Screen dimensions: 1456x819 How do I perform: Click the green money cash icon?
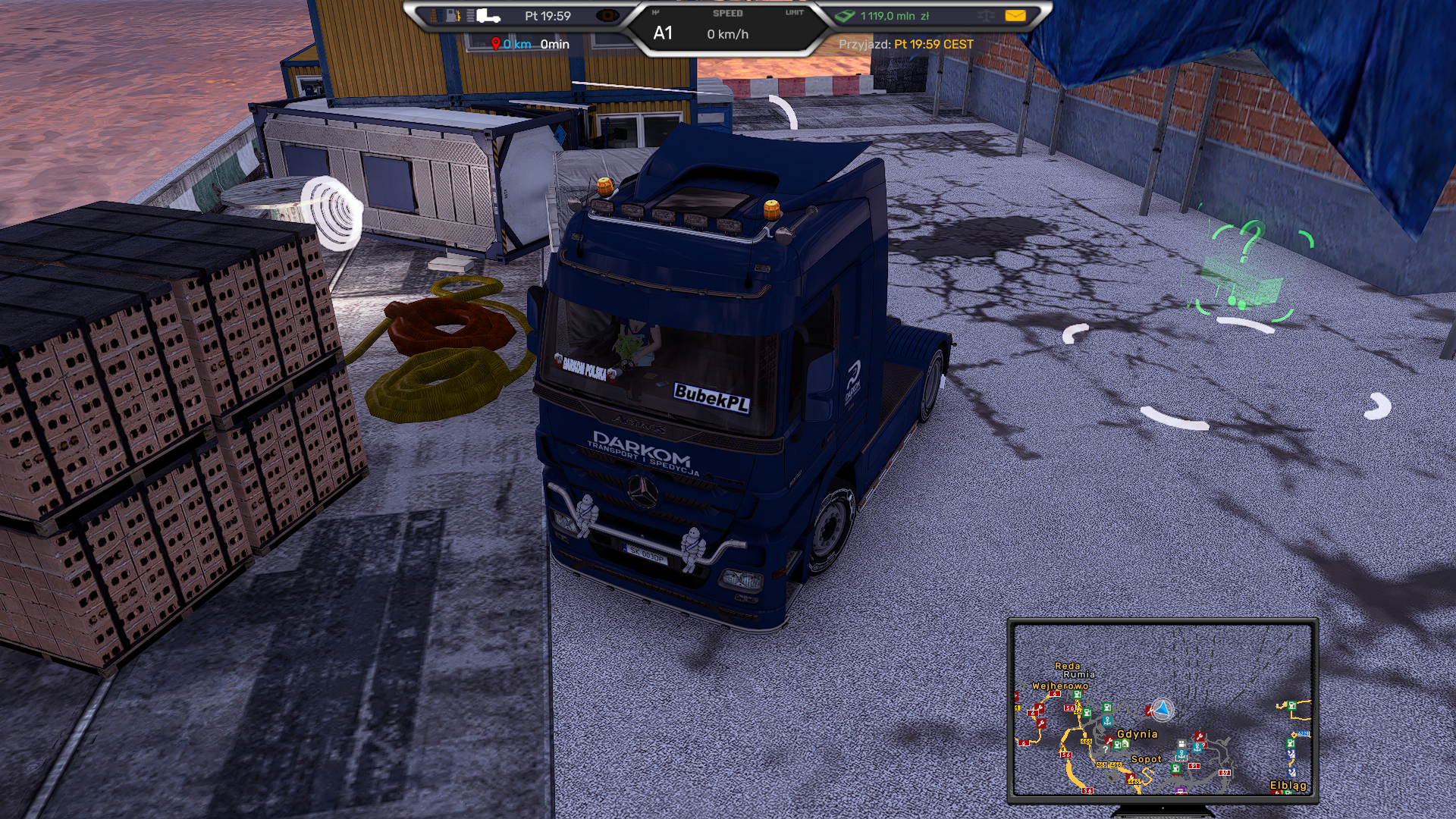click(844, 16)
